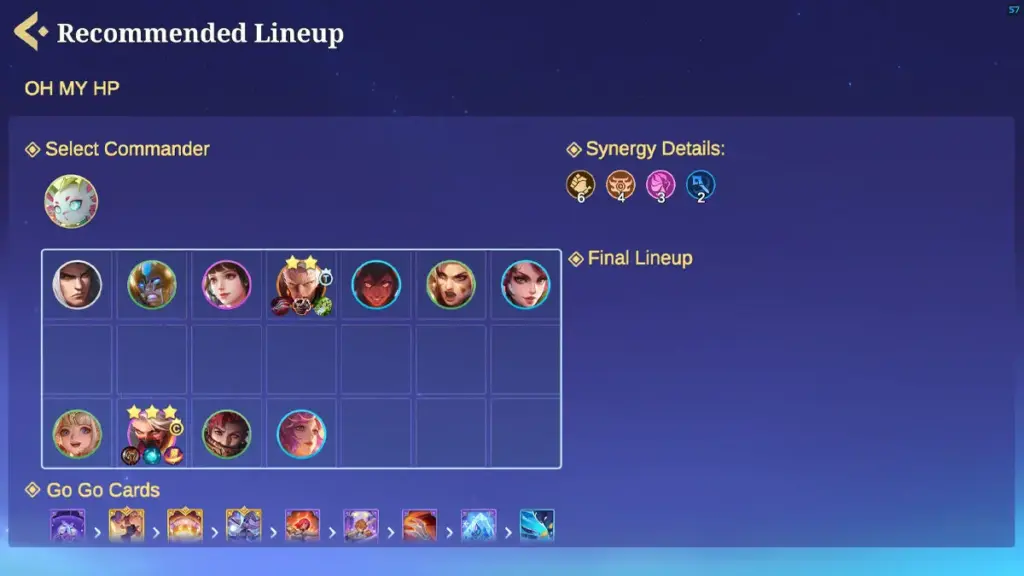Viewport: 1024px width, 576px height.
Task: Choose the gold-helmeted blue-faced hero portrait
Action: point(152,285)
